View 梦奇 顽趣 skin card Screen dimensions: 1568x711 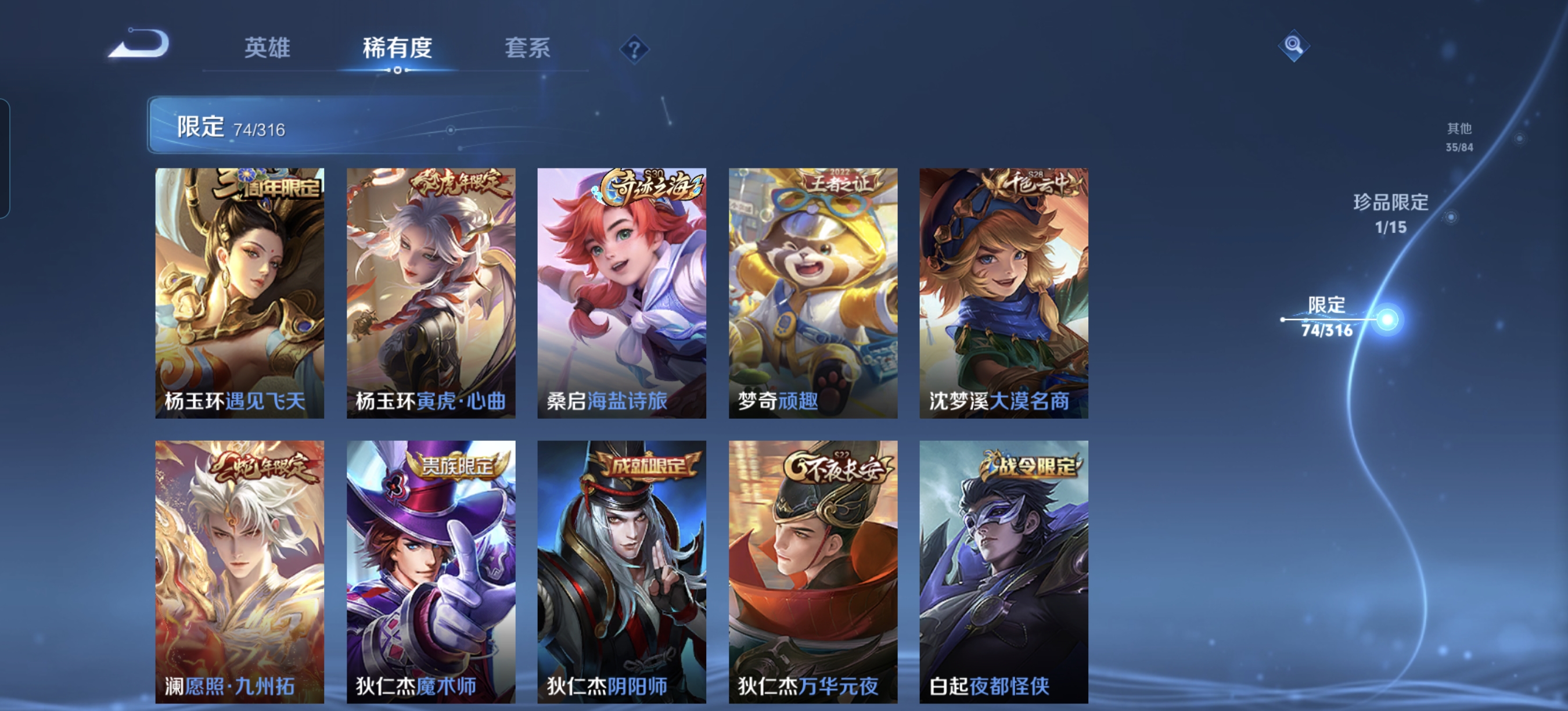812,293
